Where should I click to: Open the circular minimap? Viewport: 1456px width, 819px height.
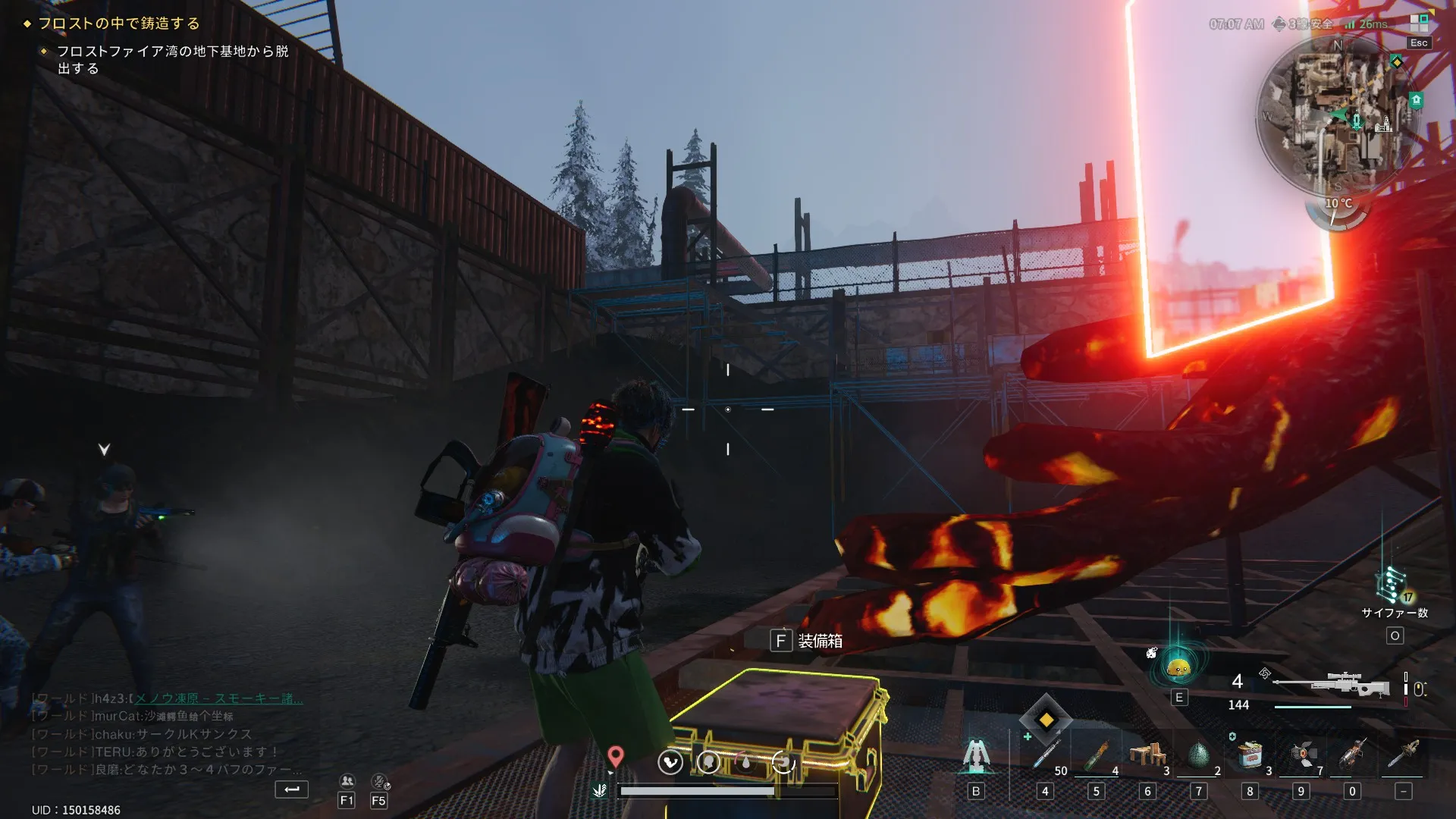pyautogui.click(x=1337, y=115)
